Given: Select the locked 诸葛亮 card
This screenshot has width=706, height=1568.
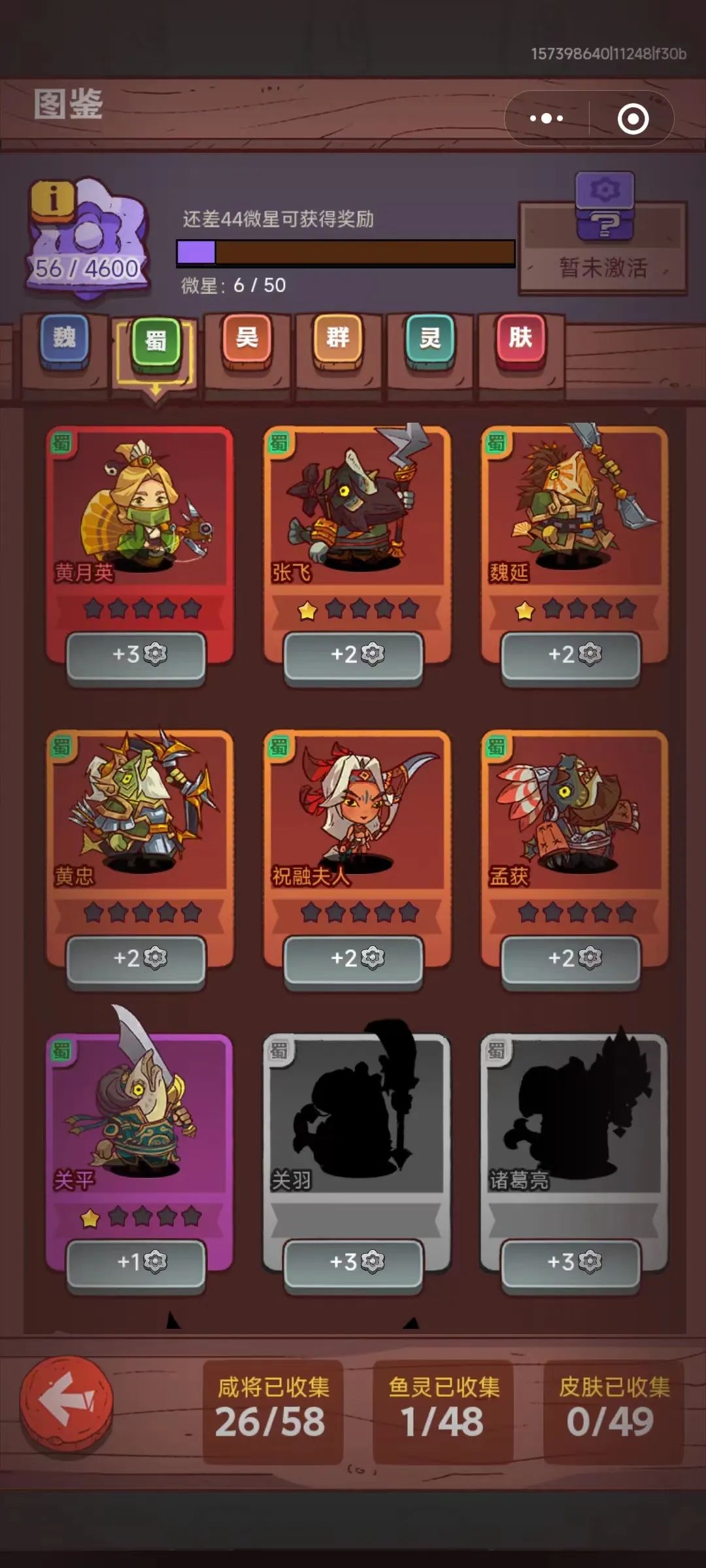Looking at the screenshot, I should click(575, 1117).
